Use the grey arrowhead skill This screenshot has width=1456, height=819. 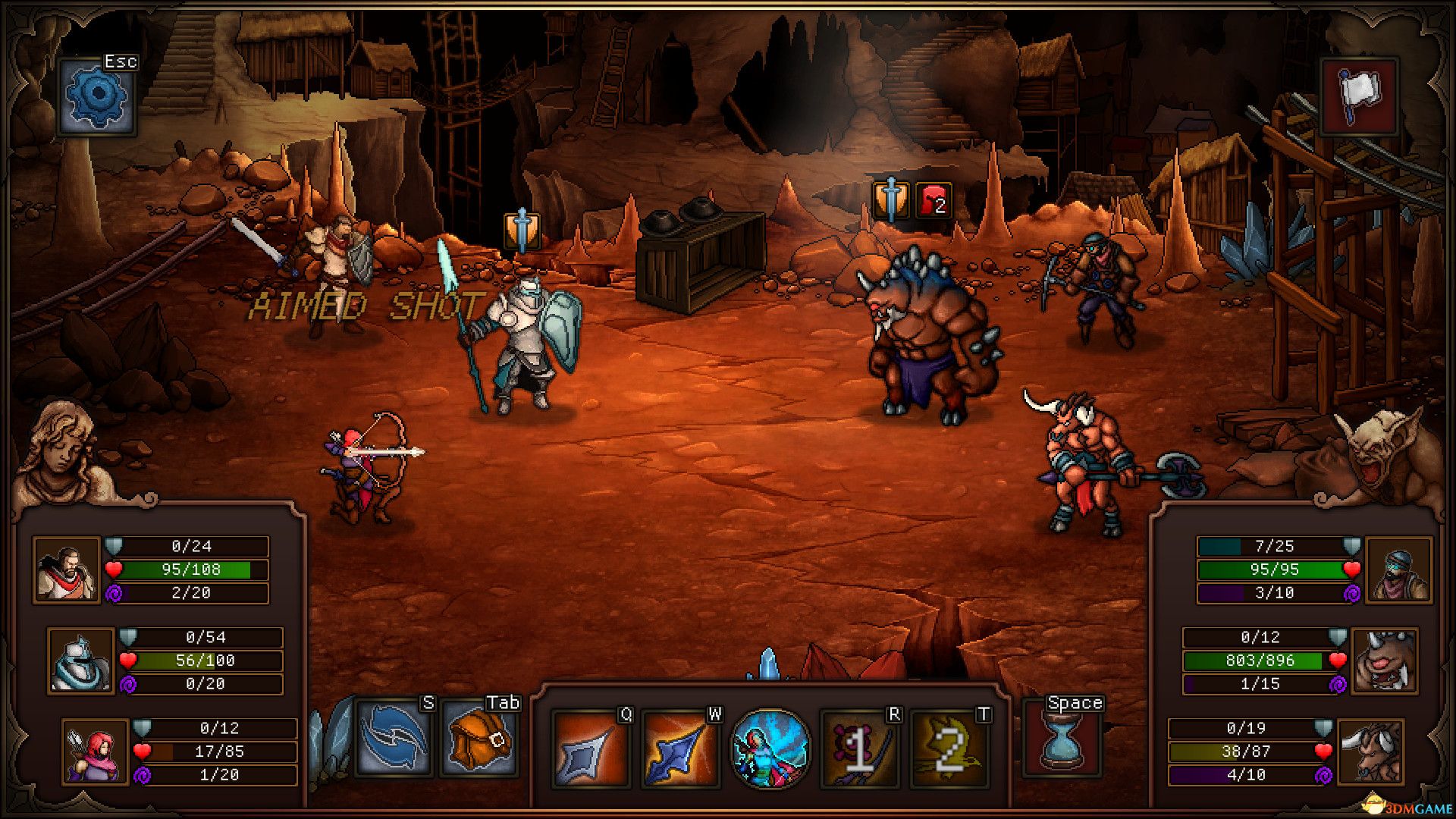point(590,748)
